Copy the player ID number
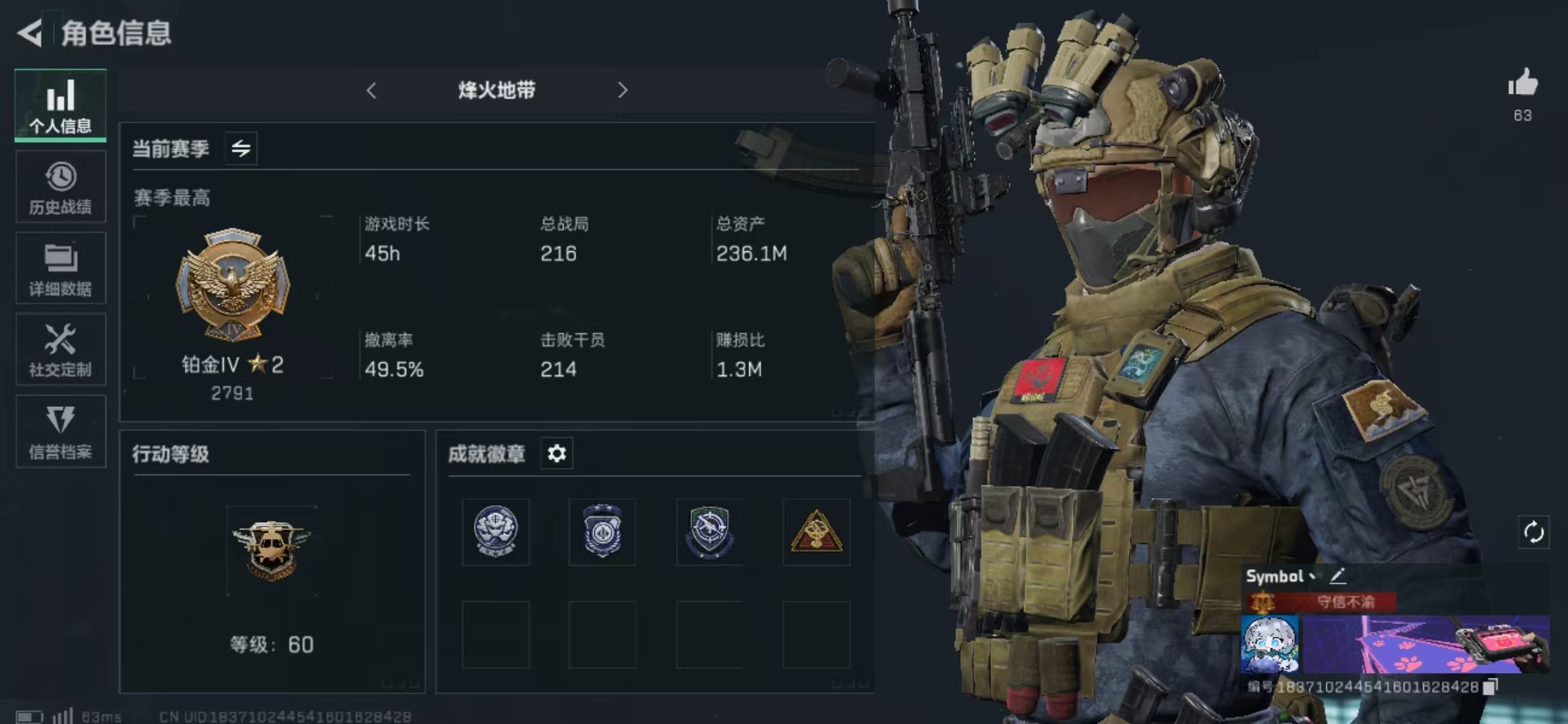 pos(1490,686)
